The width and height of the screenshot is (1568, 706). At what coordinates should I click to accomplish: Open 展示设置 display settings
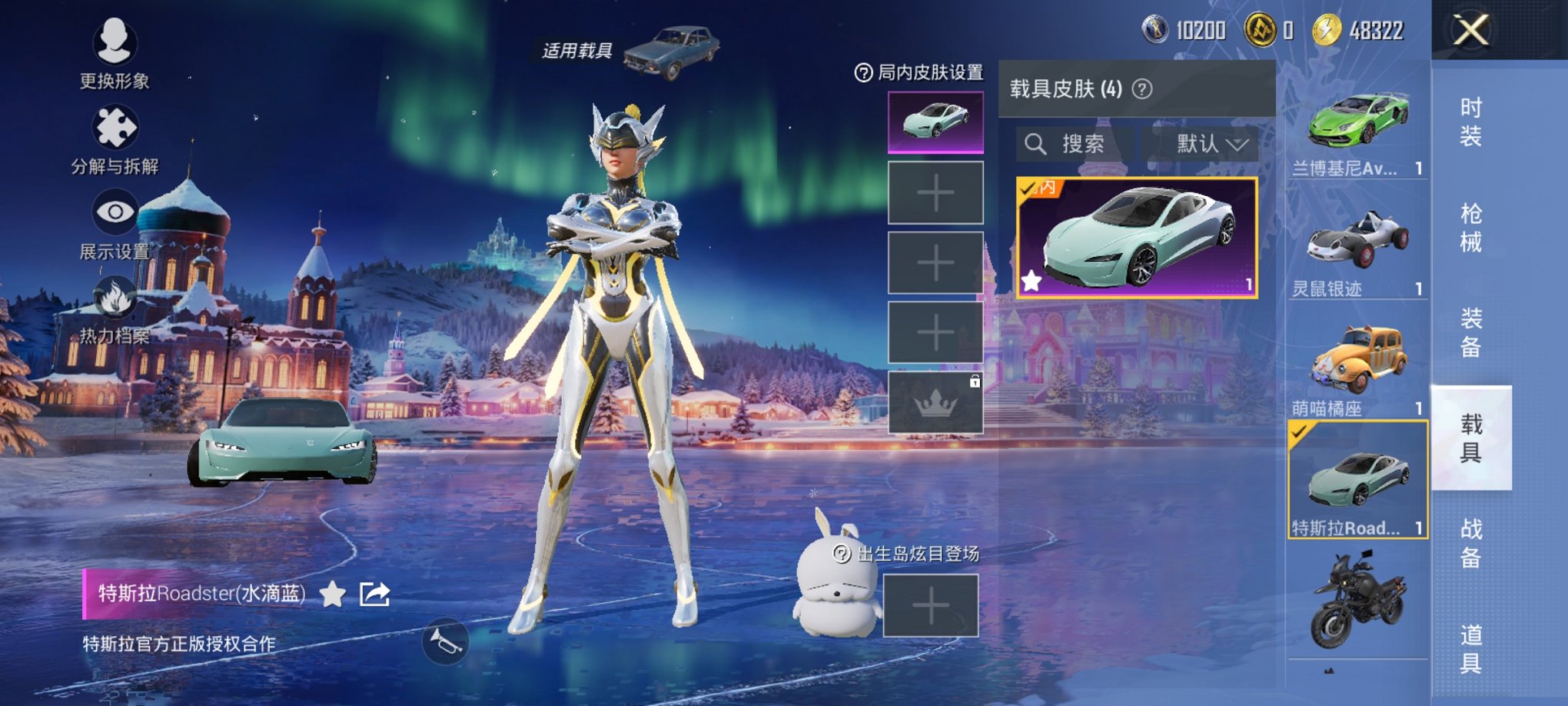pos(115,223)
